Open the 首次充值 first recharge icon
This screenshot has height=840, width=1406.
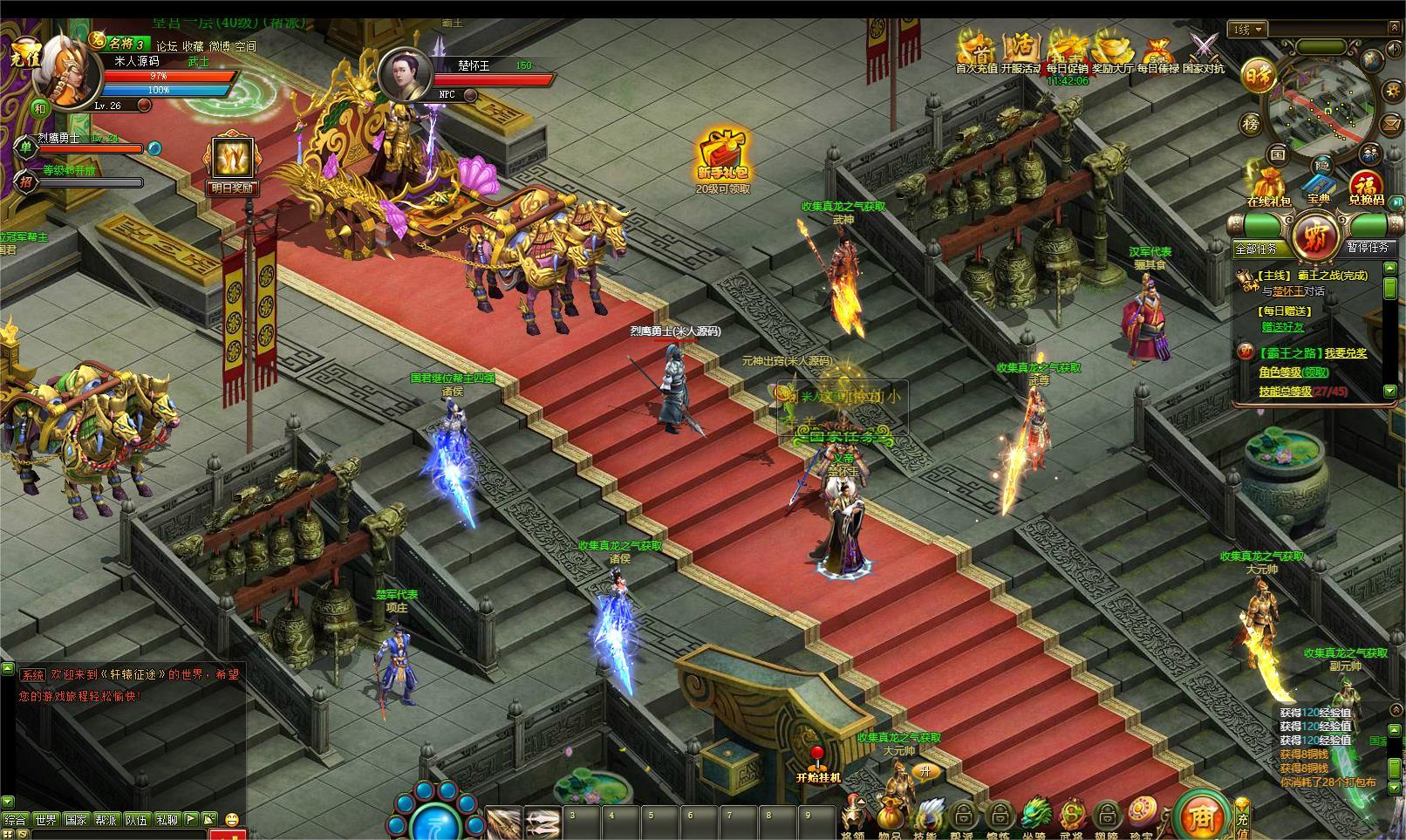click(x=979, y=49)
